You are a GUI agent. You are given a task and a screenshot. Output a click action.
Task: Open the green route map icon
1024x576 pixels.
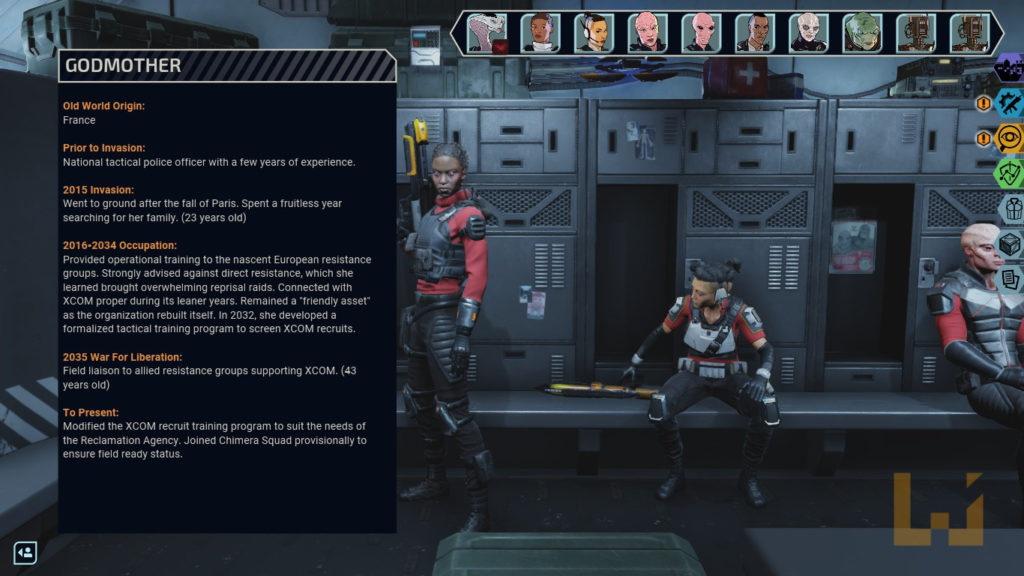pos(1010,173)
